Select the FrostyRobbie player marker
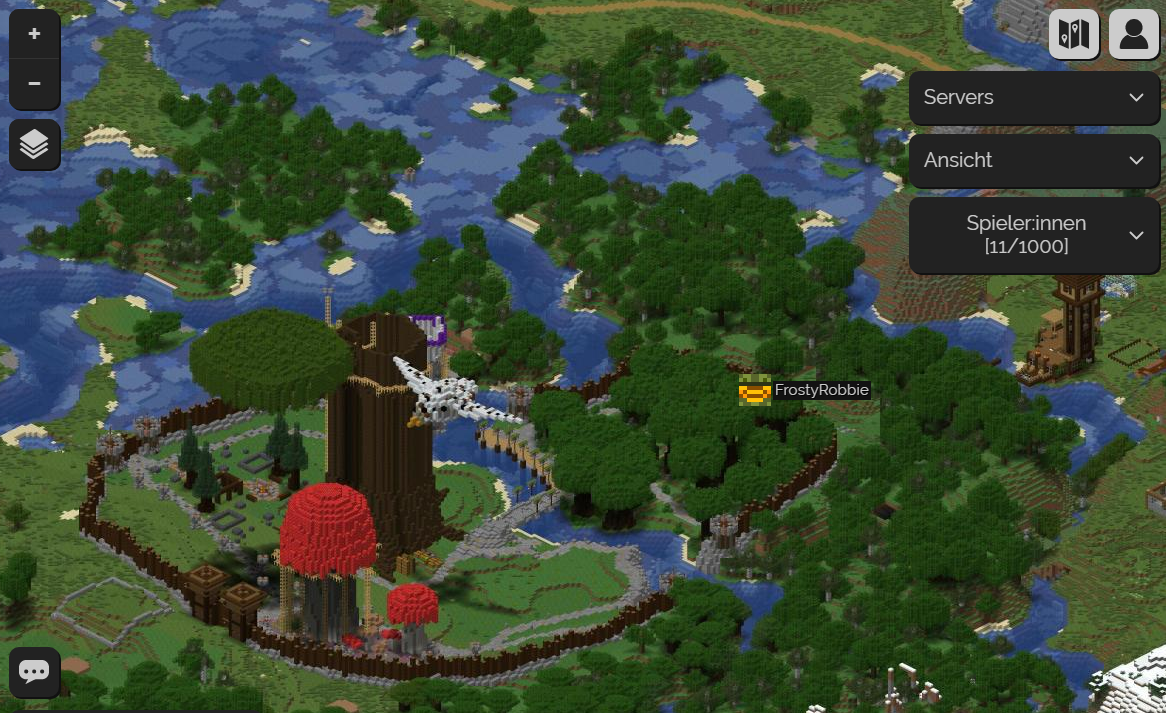Image resolution: width=1166 pixels, height=713 pixels. tap(754, 390)
